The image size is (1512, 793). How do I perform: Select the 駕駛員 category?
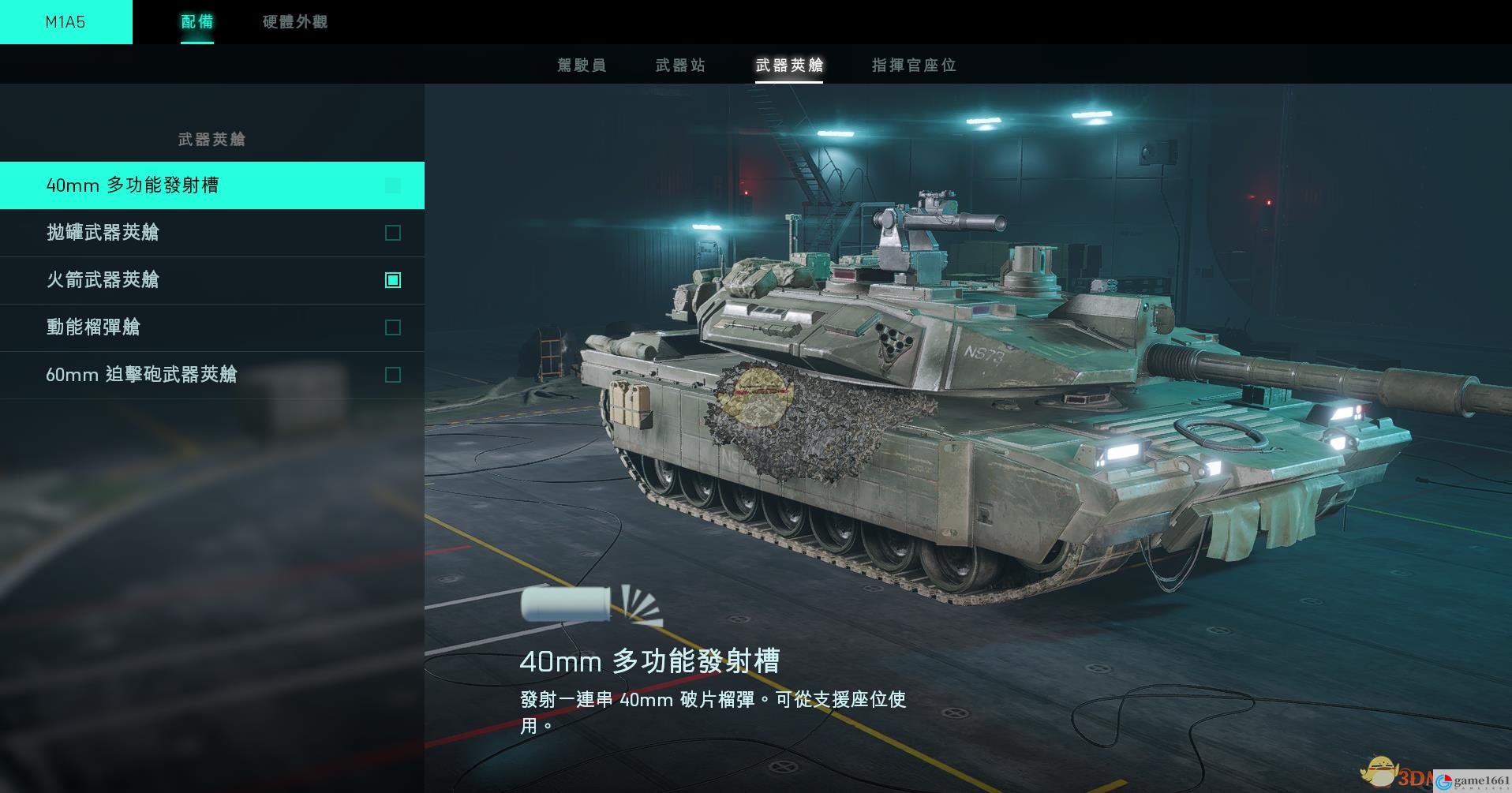click(582, 65)
